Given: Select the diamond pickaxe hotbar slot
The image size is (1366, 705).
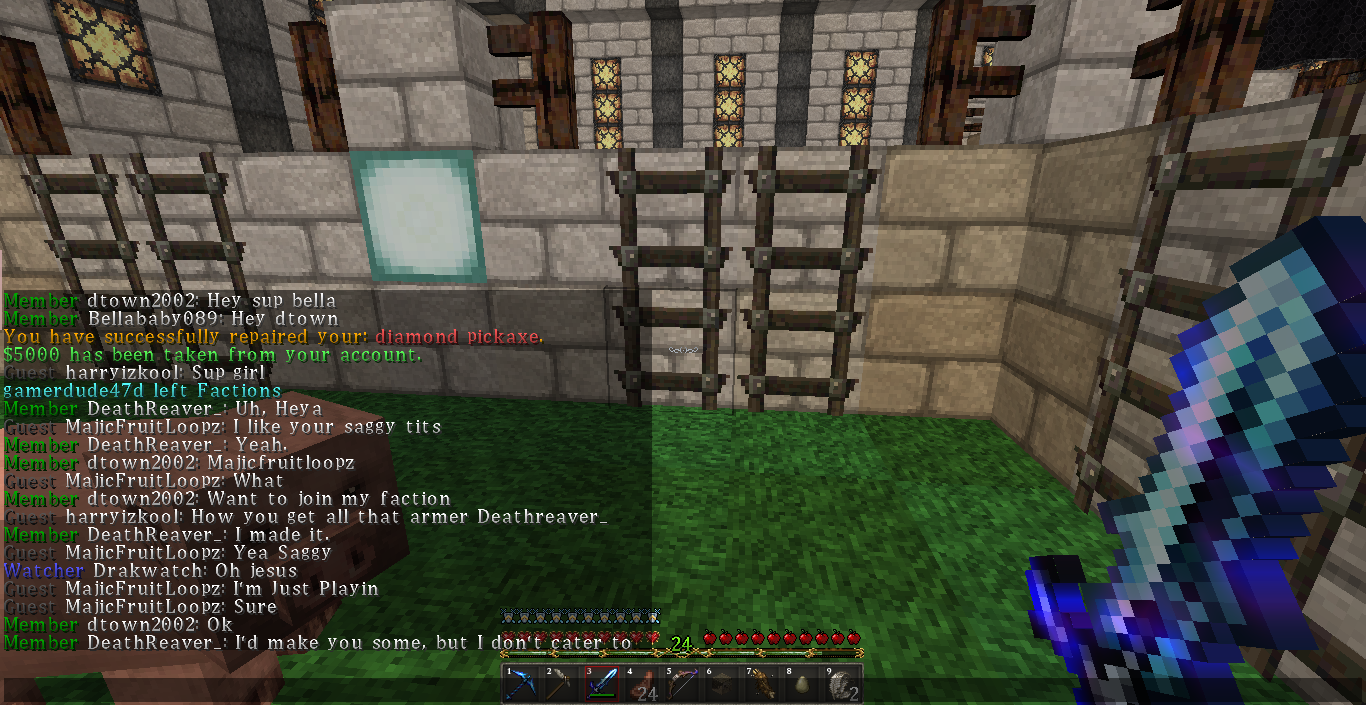Looking at the screenshot, I should pos(521,685).
